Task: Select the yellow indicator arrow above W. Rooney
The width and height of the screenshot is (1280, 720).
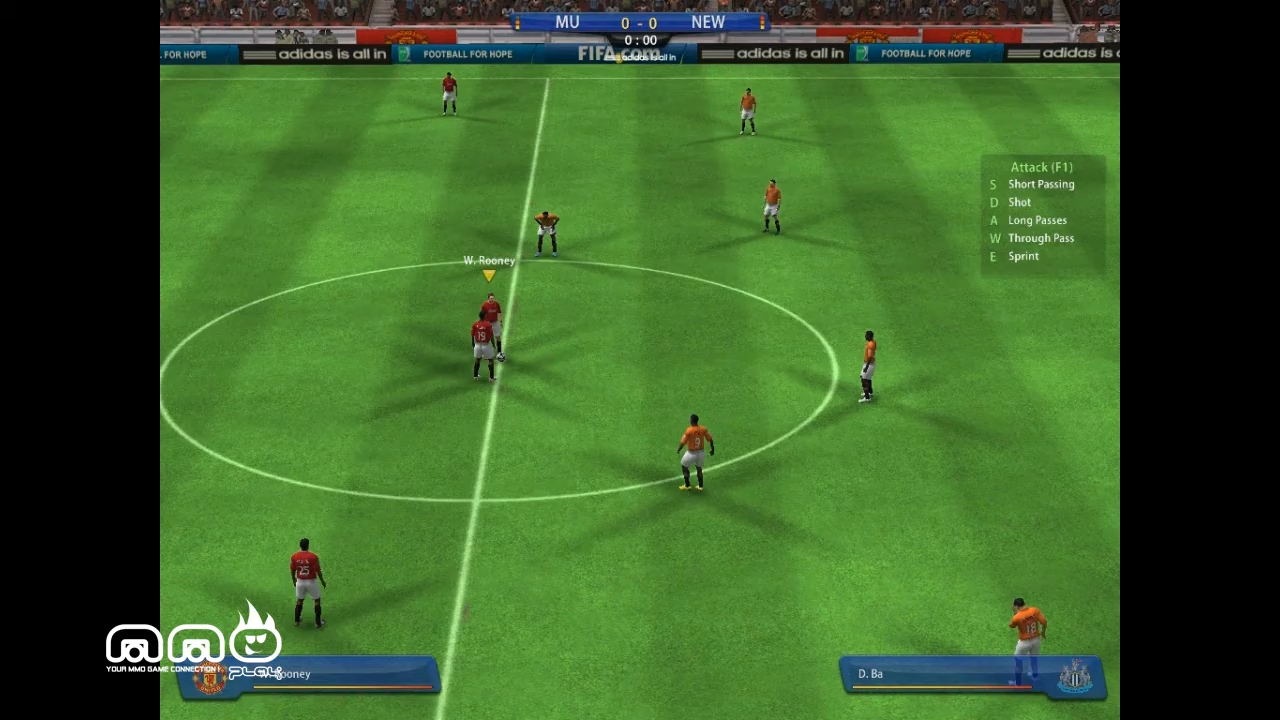Action: [489, 276]
